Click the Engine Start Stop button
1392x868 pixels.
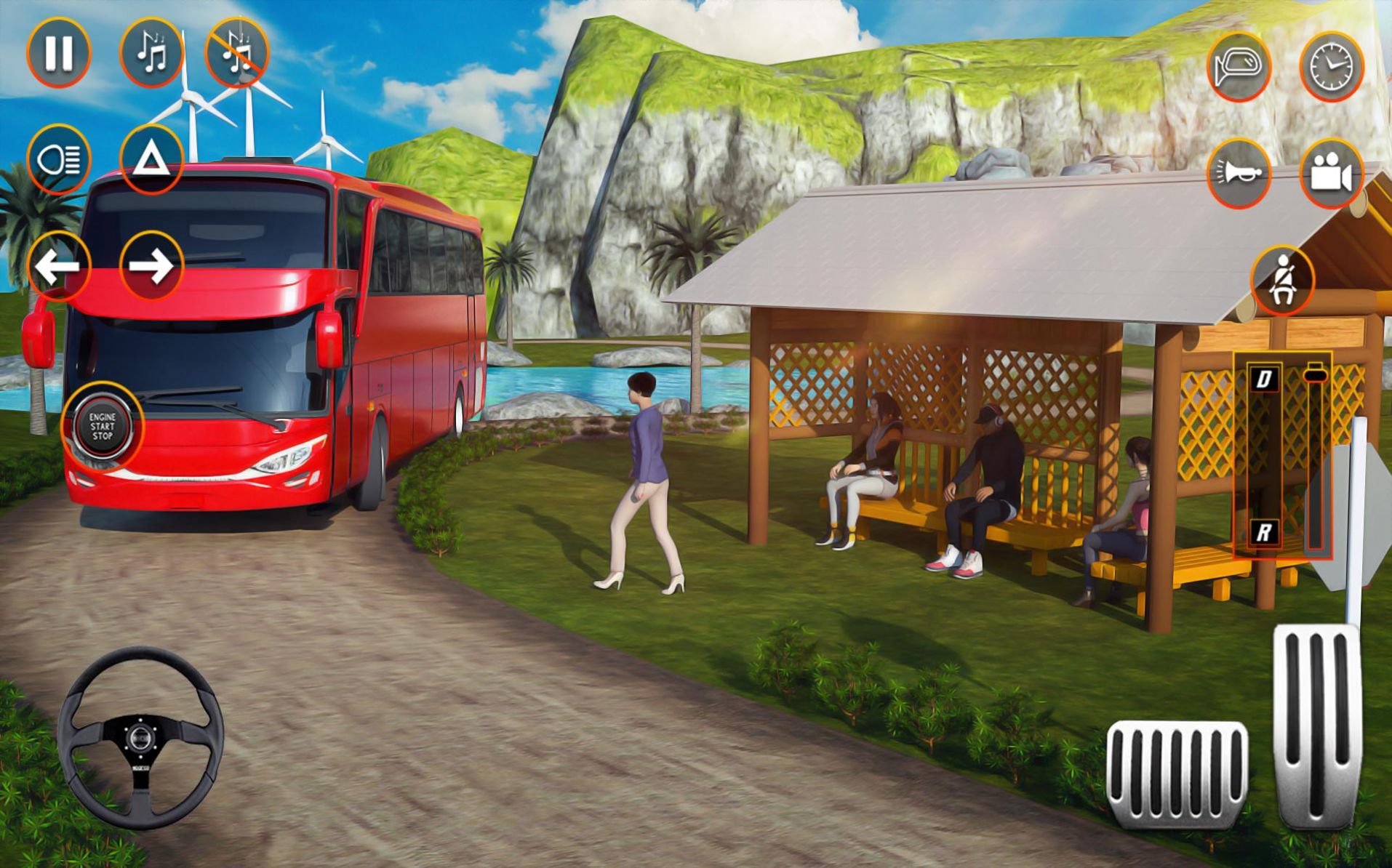(x=103, y=426)
